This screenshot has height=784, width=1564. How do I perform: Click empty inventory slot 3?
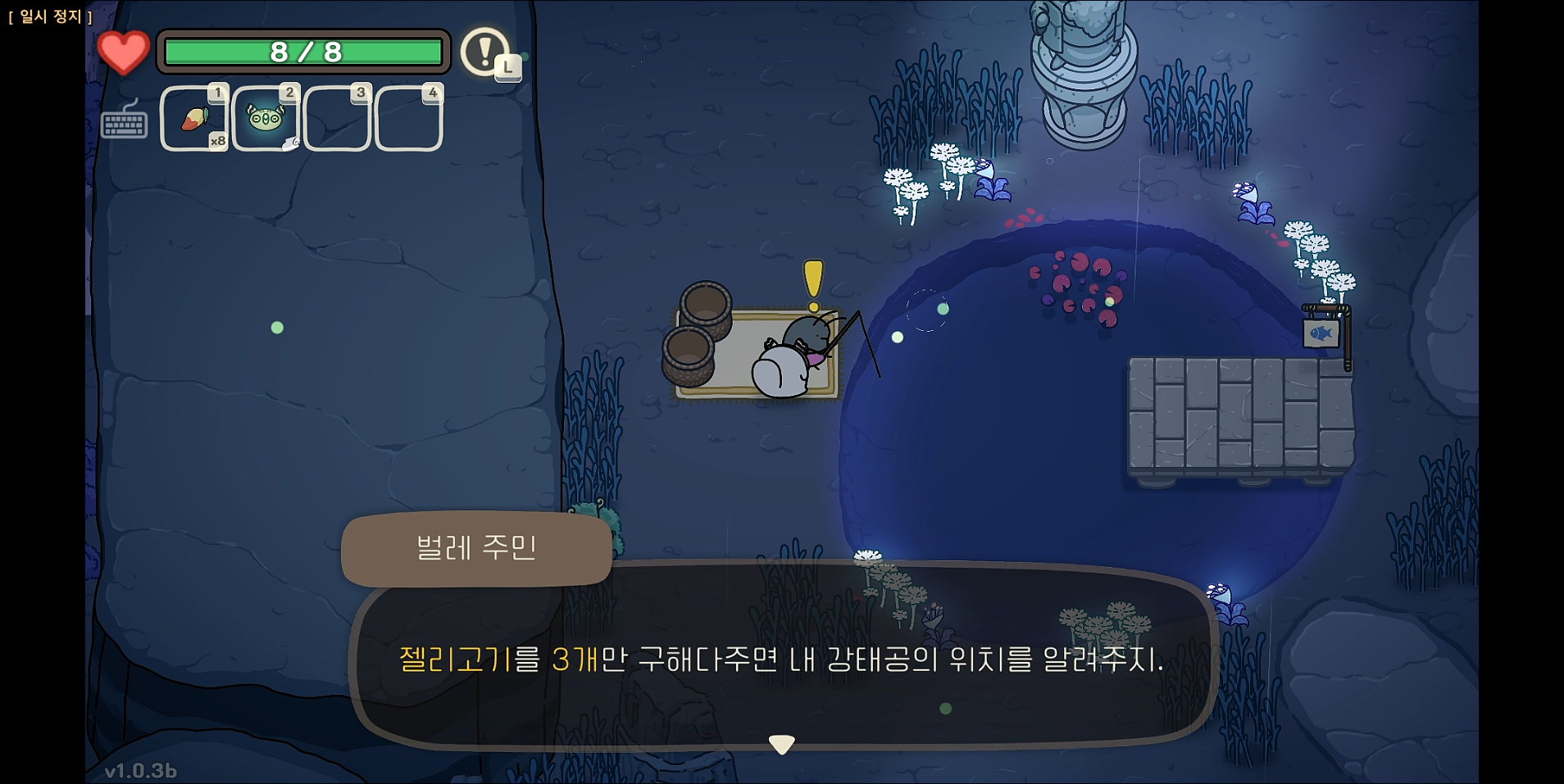338,121
